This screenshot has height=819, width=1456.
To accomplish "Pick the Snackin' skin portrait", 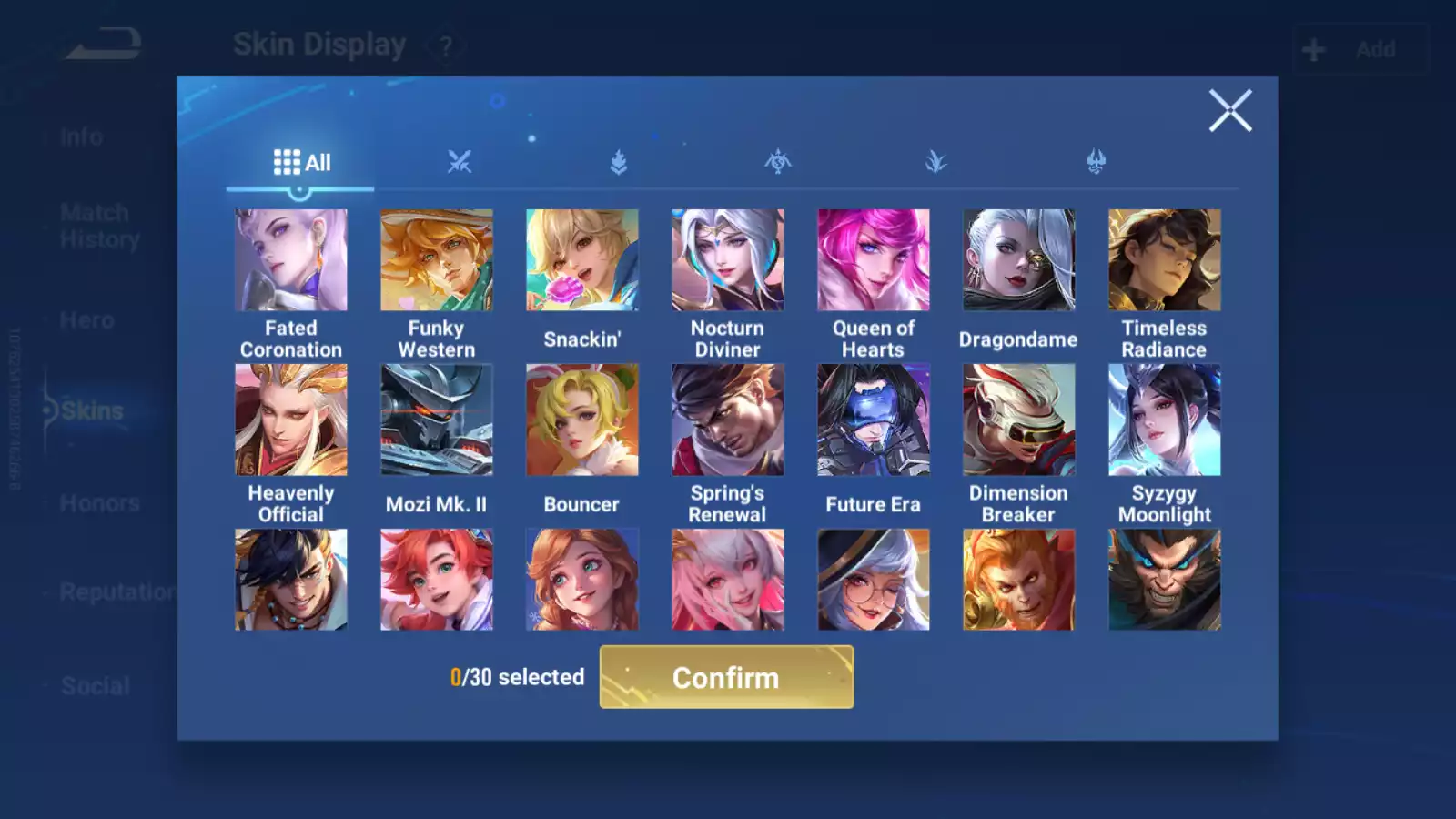I will [582, 260].
